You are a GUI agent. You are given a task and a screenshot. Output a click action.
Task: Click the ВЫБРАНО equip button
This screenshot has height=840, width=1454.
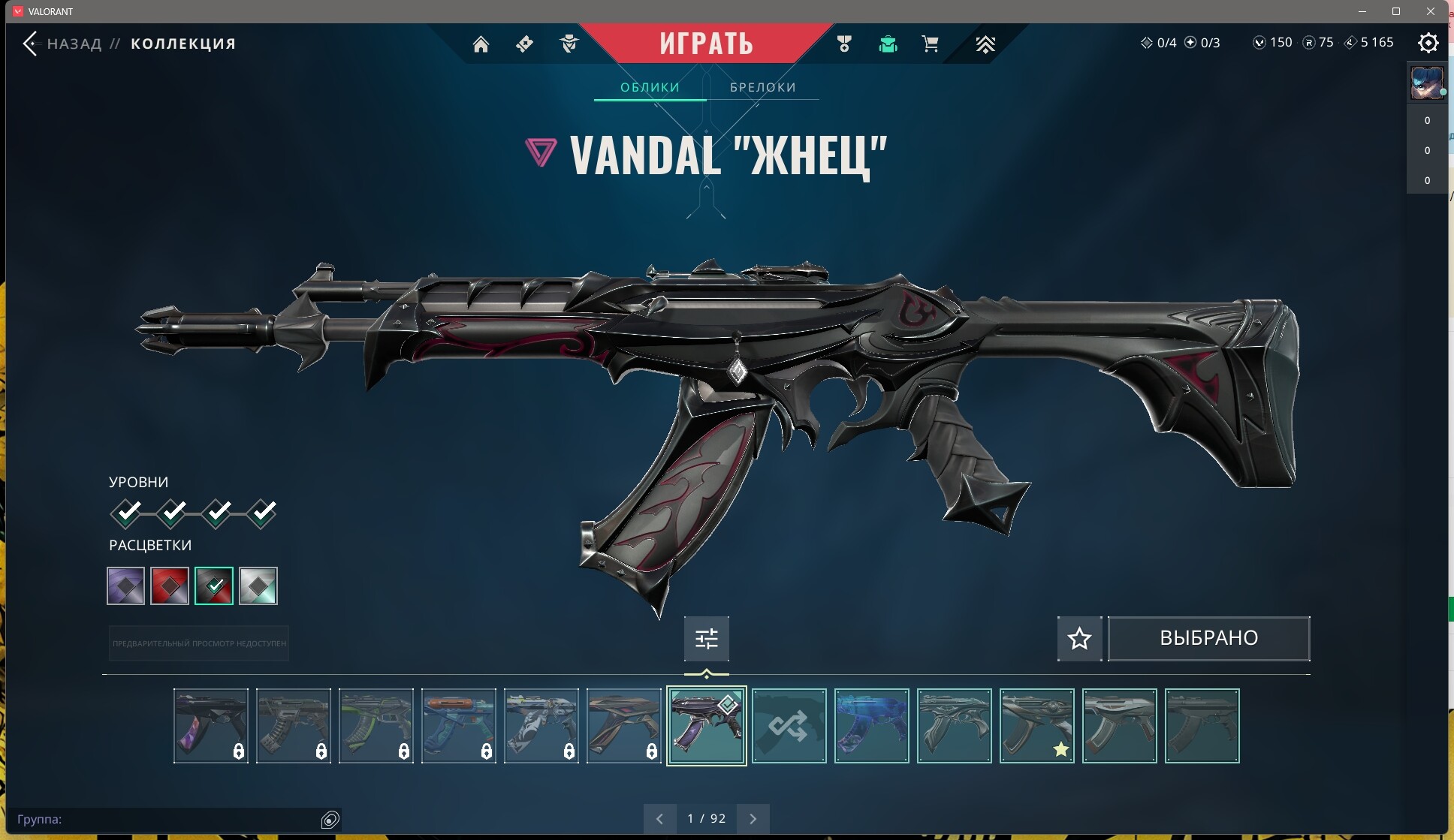point(1208,639)
